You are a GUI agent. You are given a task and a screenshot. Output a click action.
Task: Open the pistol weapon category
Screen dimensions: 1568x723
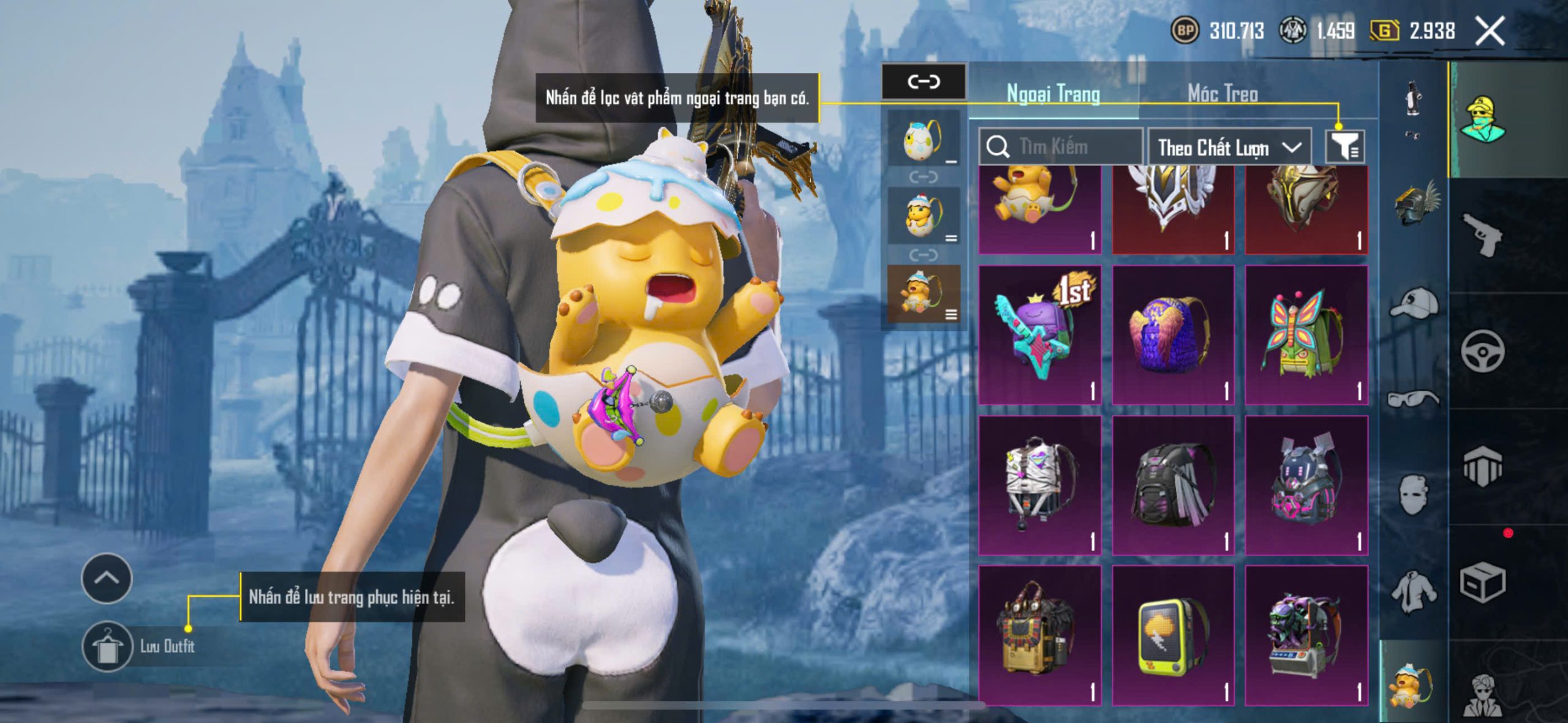[x=1482, y=234]
